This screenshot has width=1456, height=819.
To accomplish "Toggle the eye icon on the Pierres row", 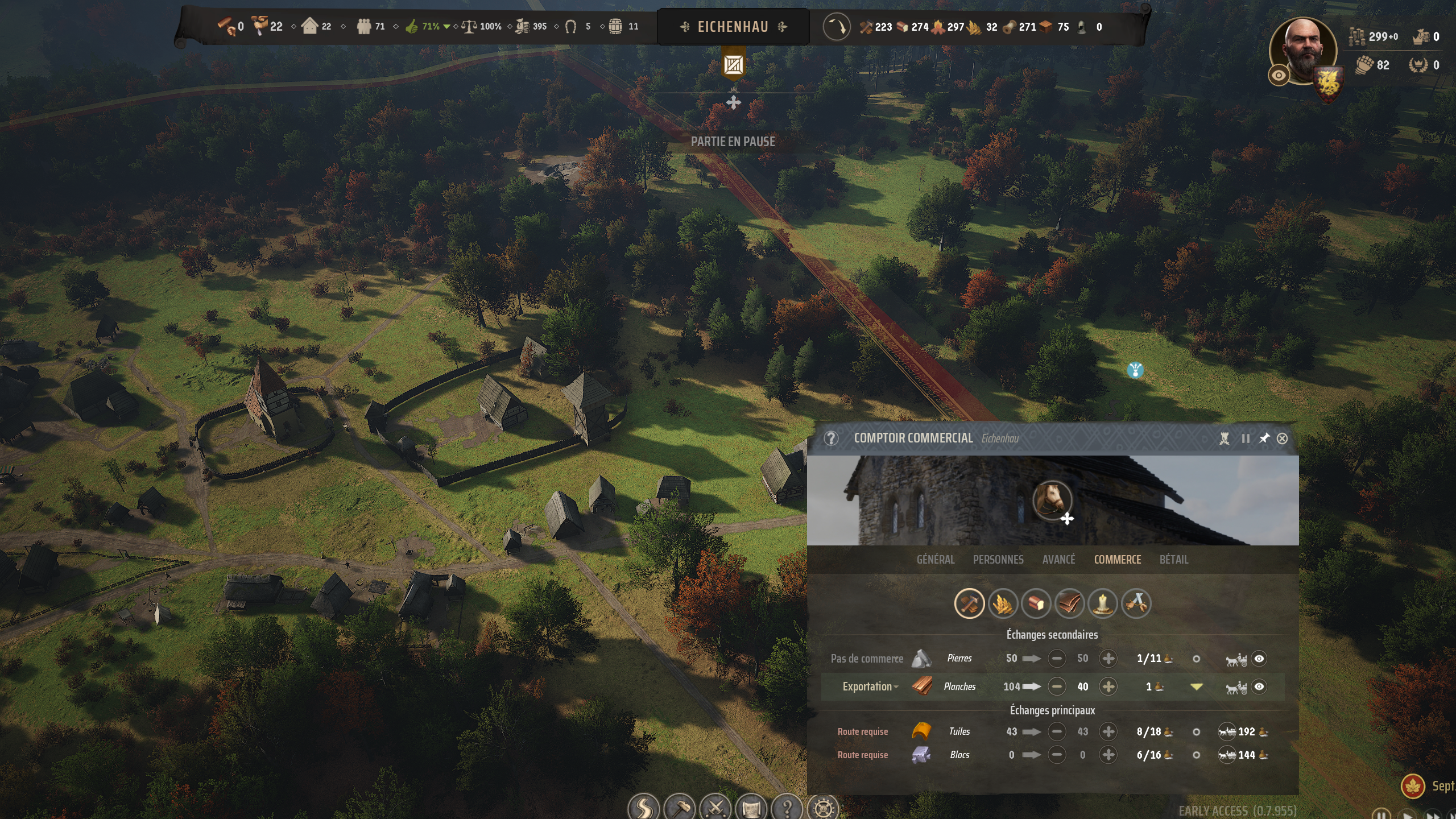I will coord(1259,659).
